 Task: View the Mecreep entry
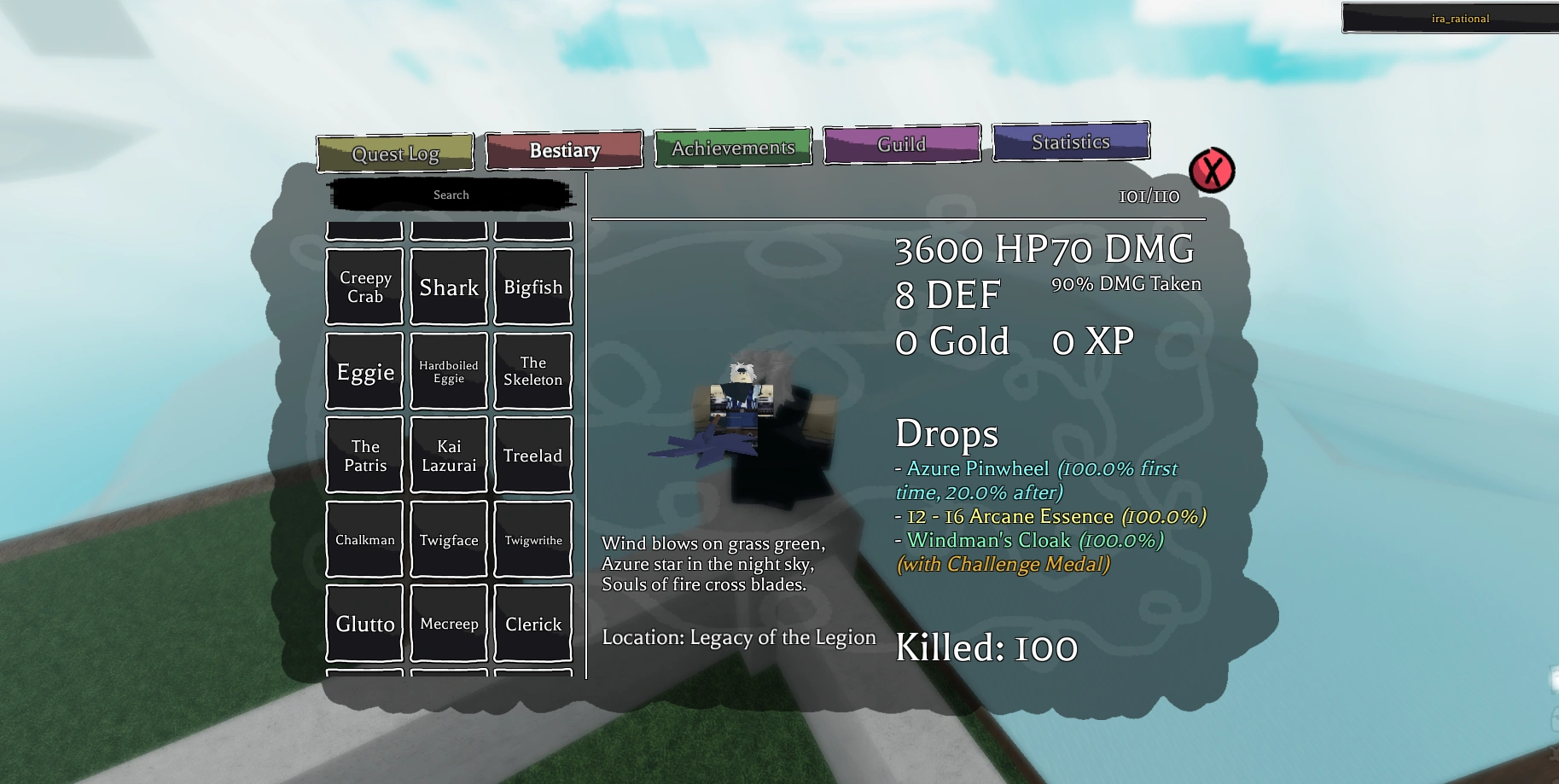[x=449, y=624]
